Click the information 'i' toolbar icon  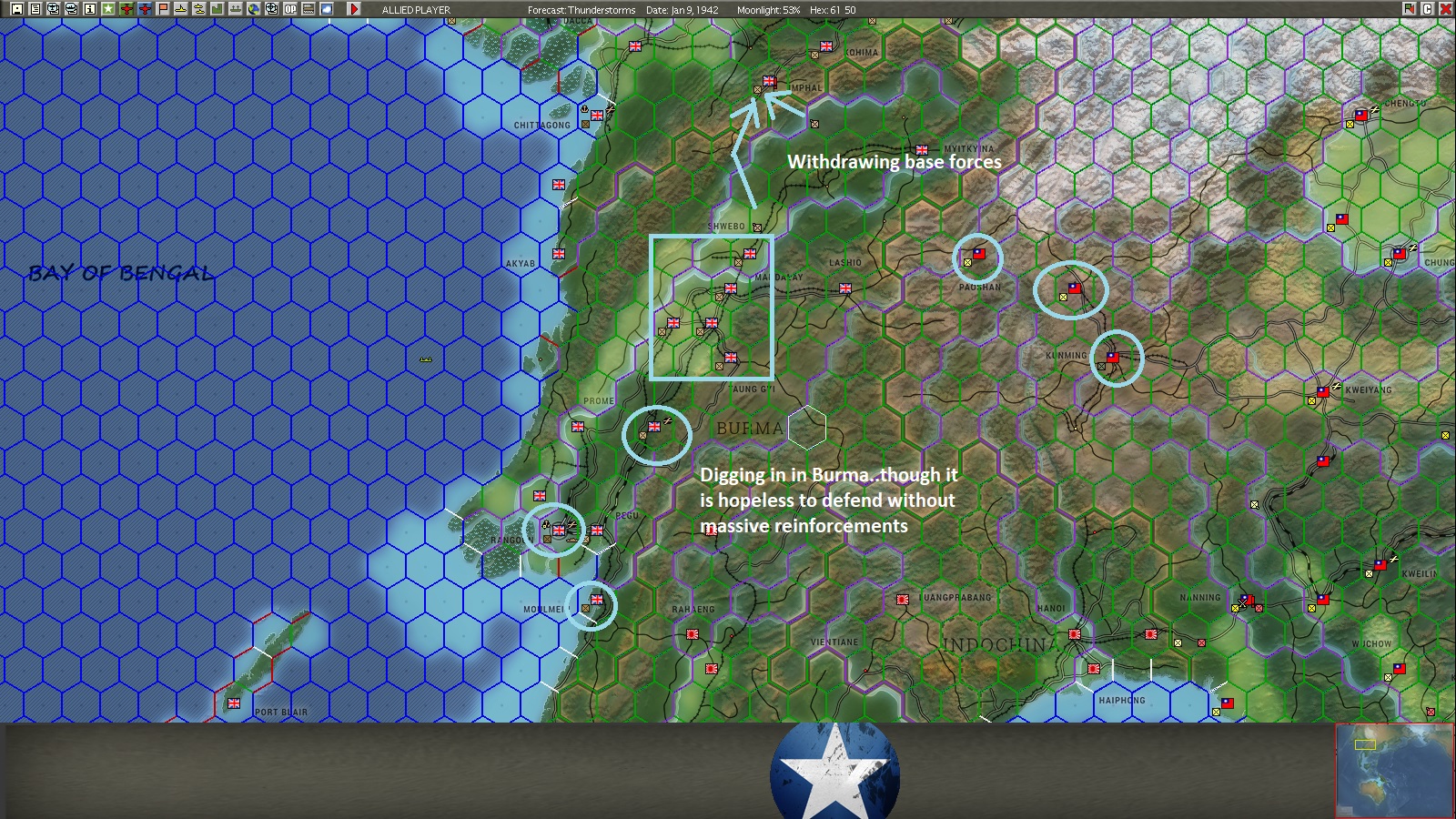click(x=90, y=9)
